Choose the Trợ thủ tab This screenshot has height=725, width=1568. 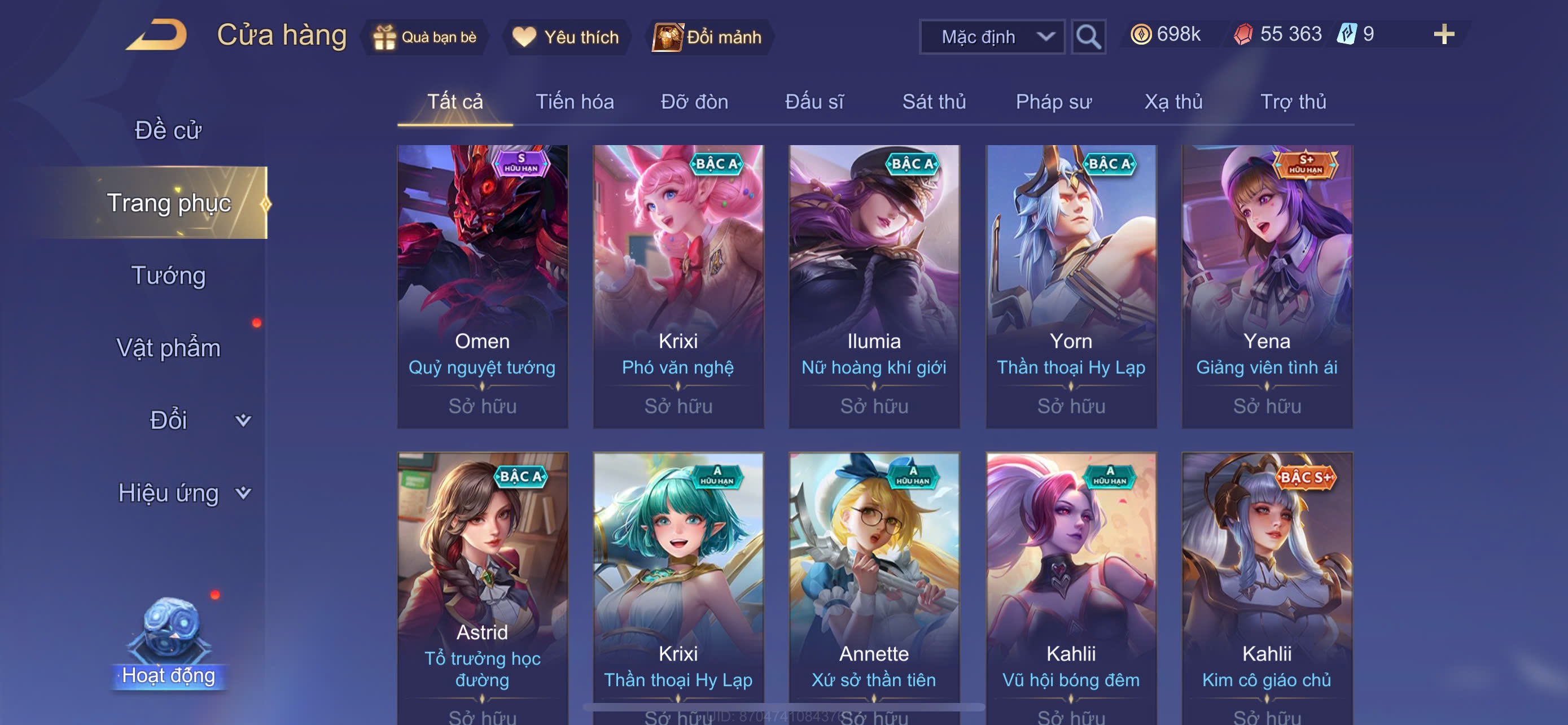[1293, 102]
